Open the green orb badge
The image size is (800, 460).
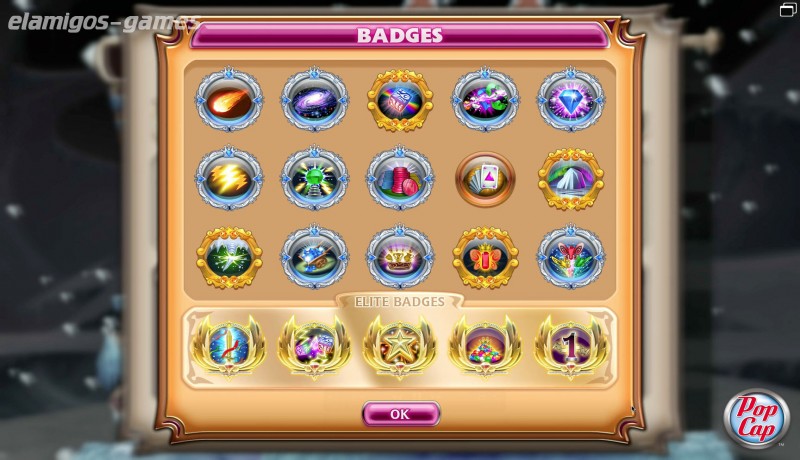tap(314, 179)
